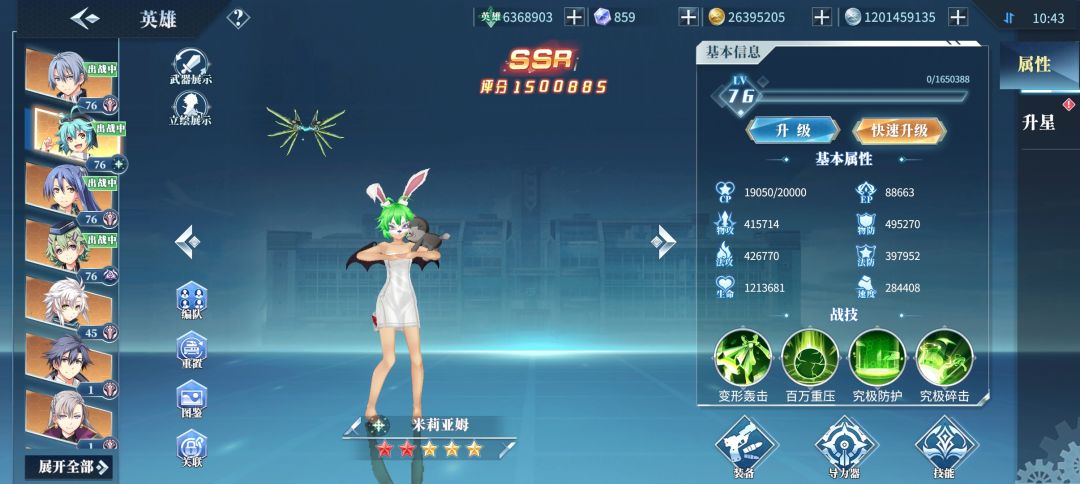Open the 编队 team formation menu

(x=191, y=301)
